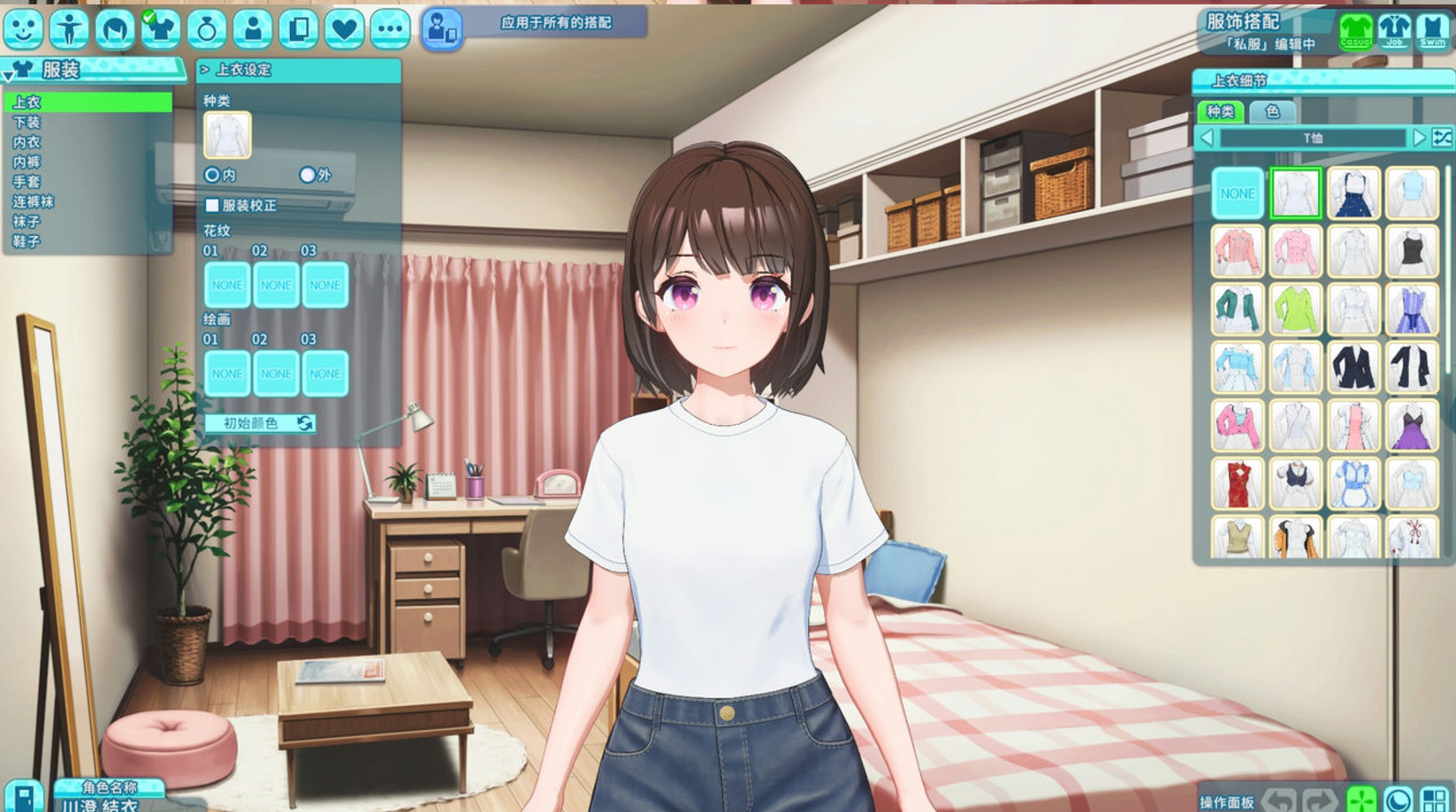Toggle the 服装校正 checkbox
This screenshot has height=812, width=1456.
click(x=212, y=205)
